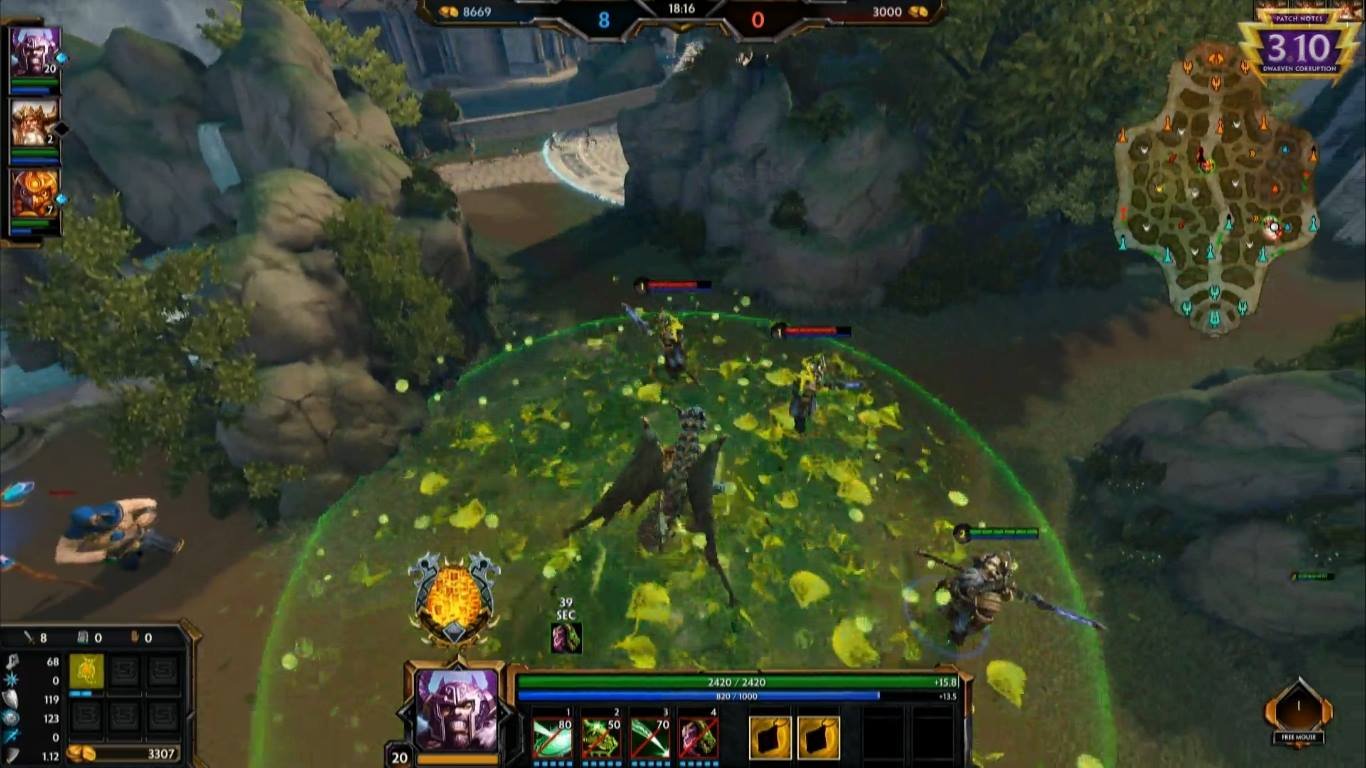The image size is (1366, 768).
Task: Pick the level 7 fiery teammate portrait
Action: tap(35, 193)
